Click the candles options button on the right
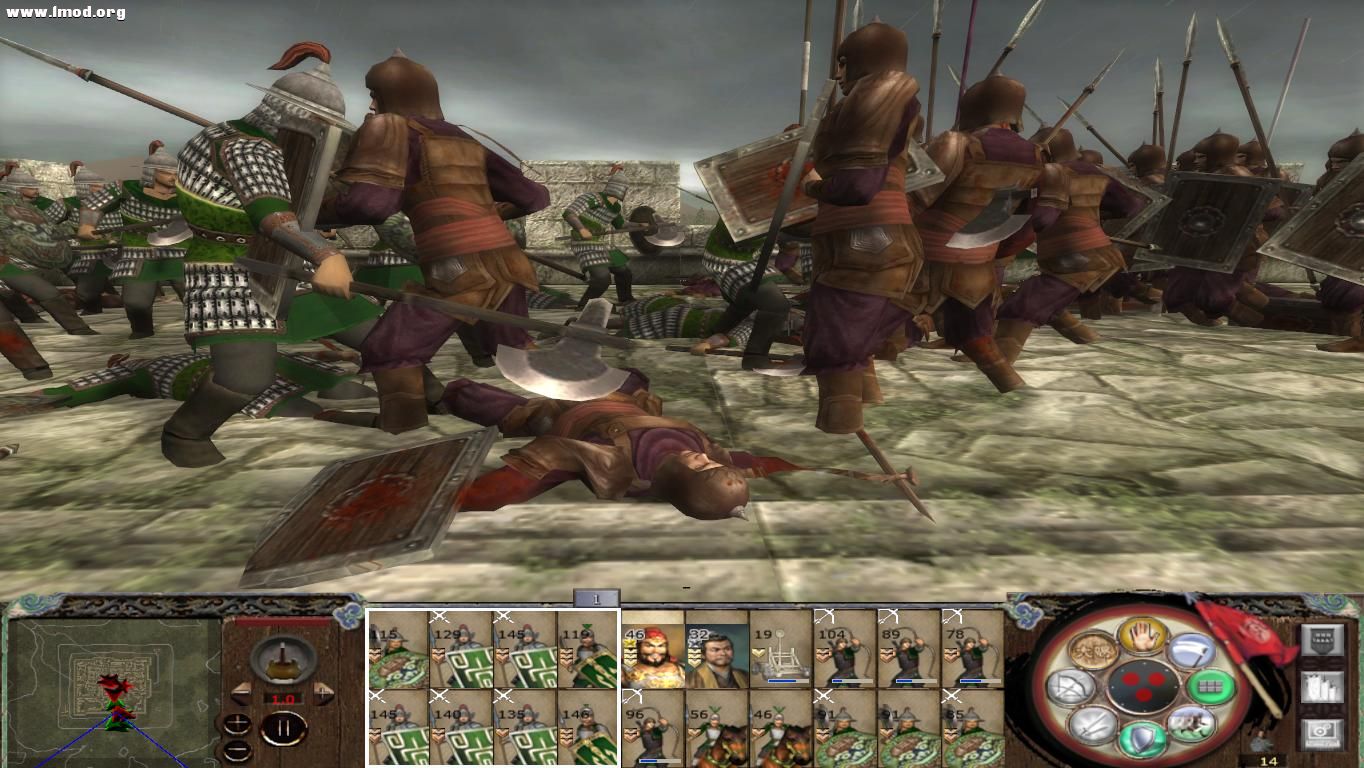This screenshot has height=768, width=1364. (1321, 688)
